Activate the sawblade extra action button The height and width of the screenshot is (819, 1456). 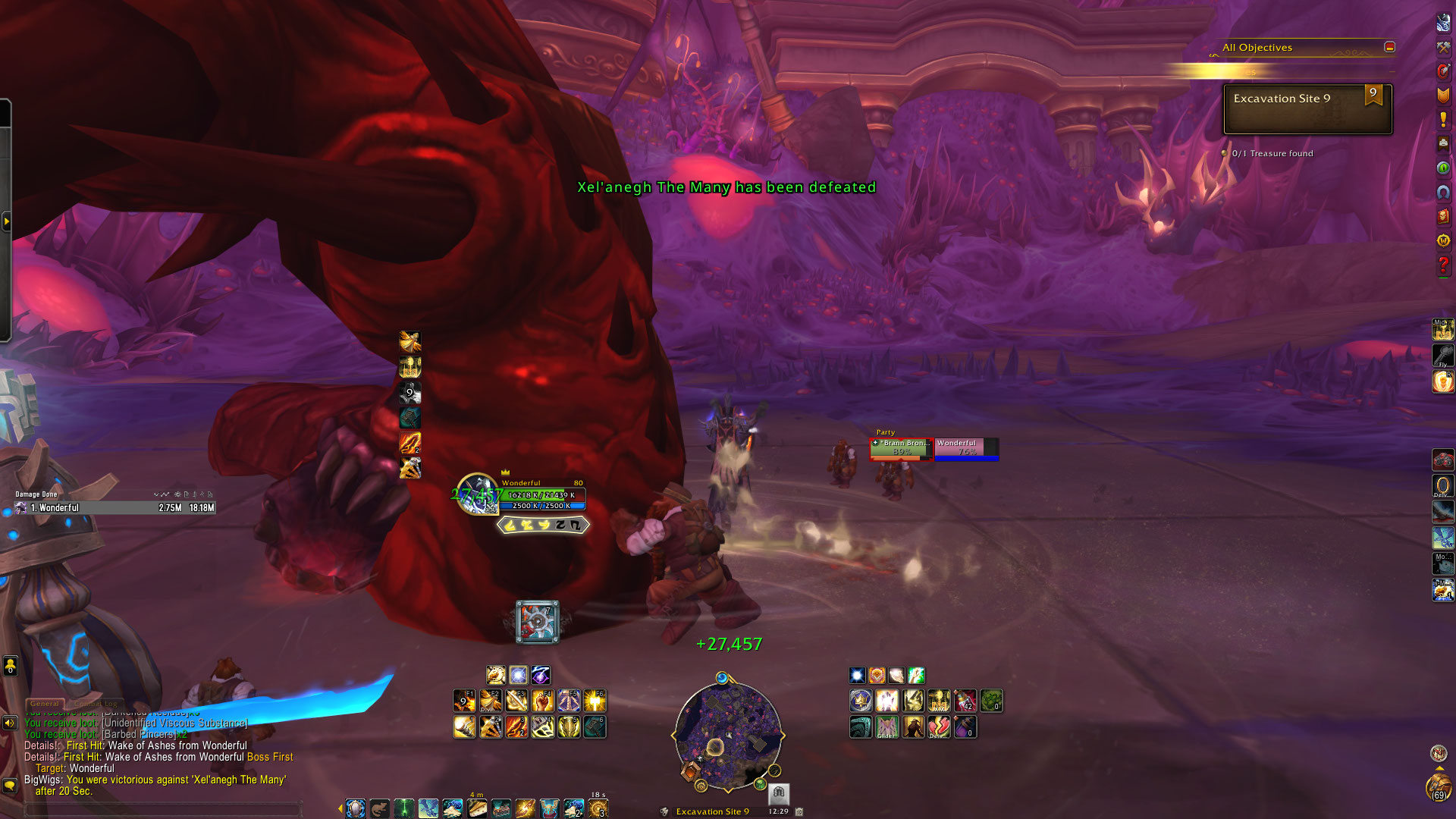coord(538,622)
